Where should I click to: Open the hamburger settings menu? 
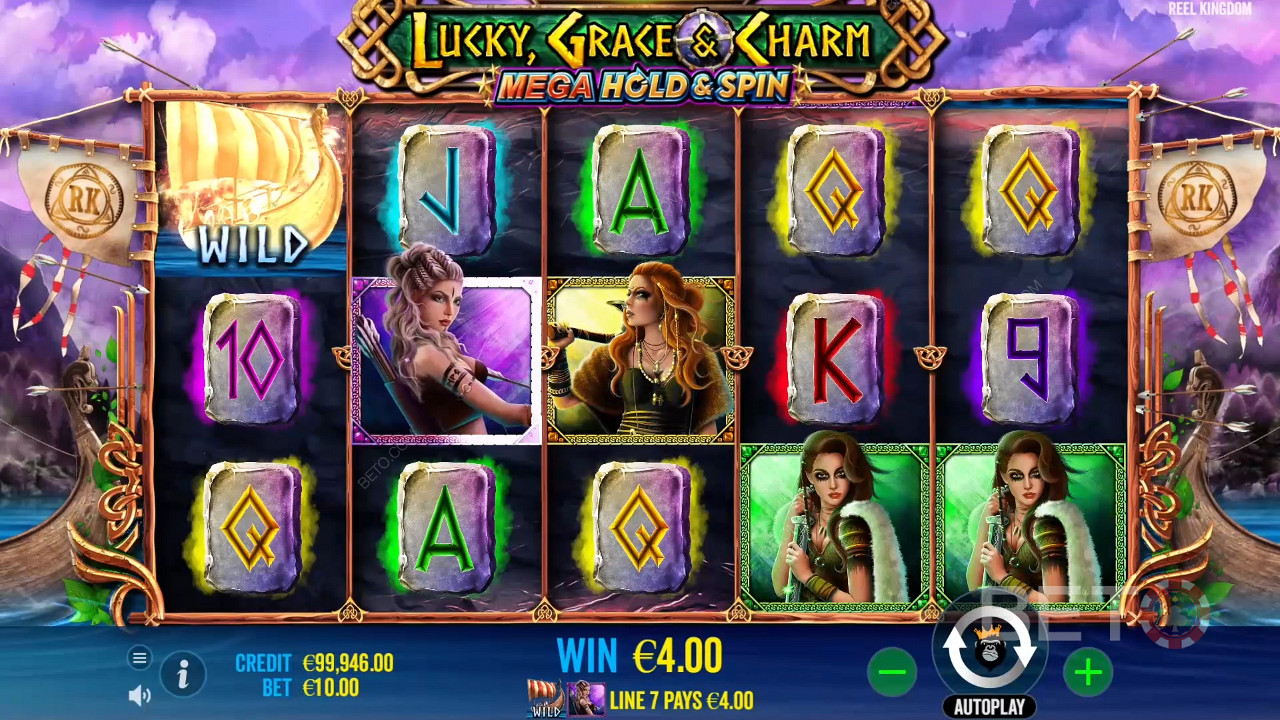[140, 657]
